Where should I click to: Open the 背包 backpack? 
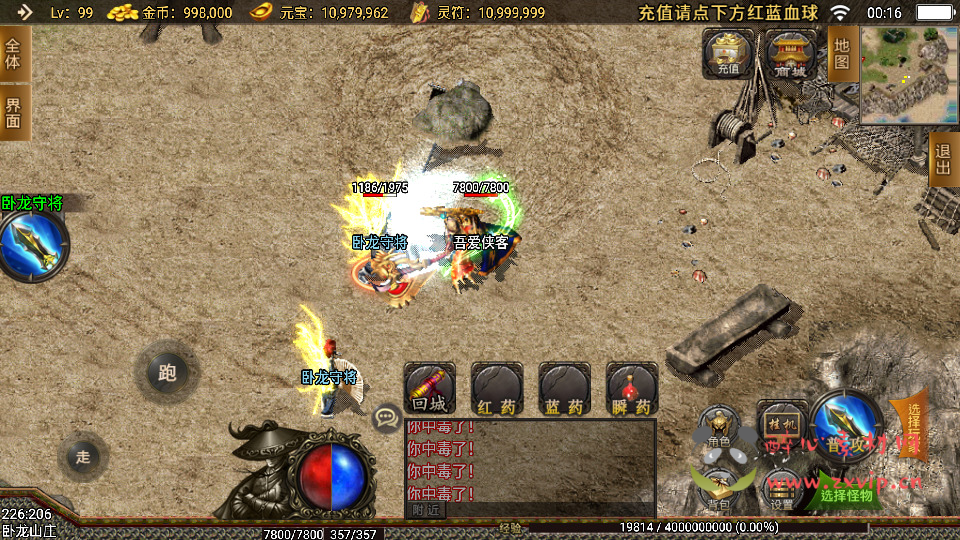tap(718, 485)
